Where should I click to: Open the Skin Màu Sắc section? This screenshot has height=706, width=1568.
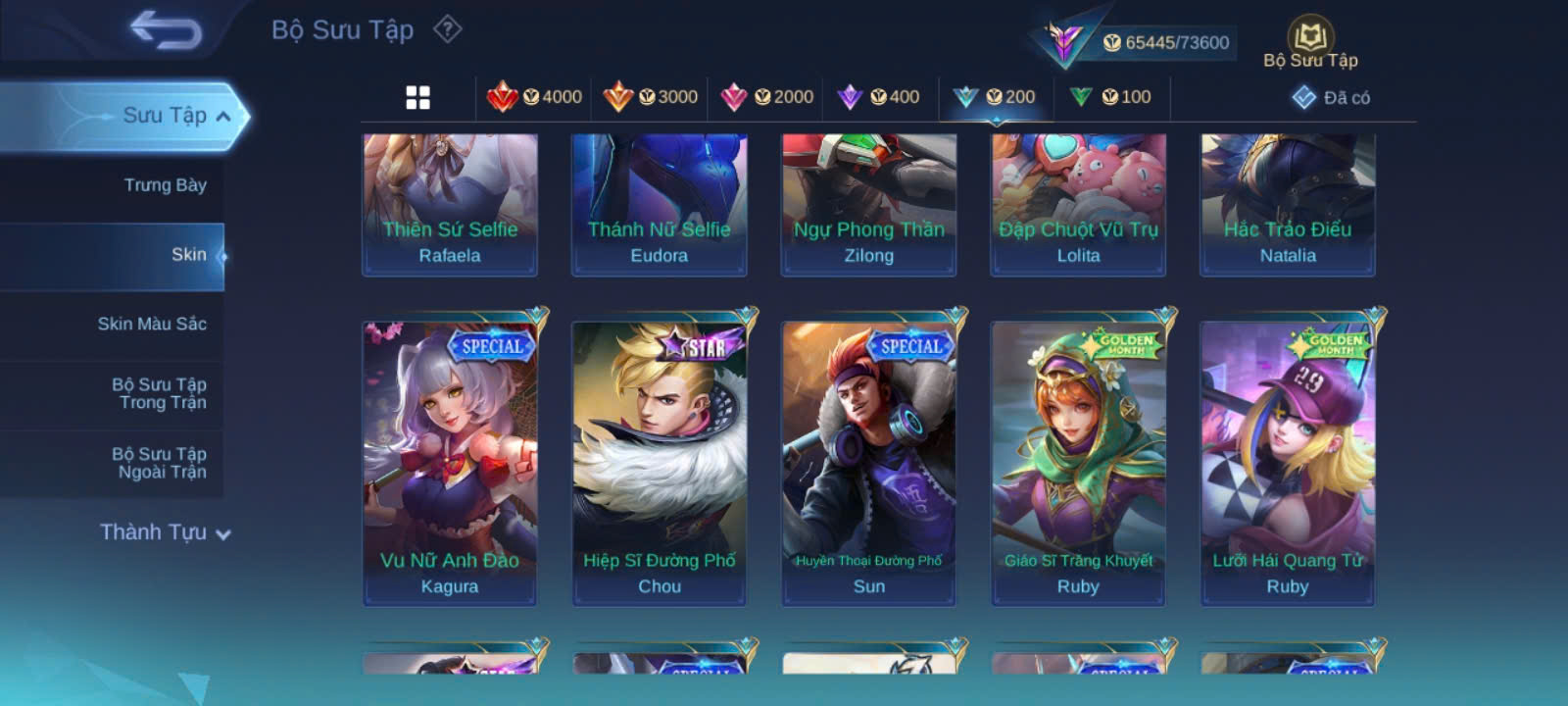[x=152, y=324]
